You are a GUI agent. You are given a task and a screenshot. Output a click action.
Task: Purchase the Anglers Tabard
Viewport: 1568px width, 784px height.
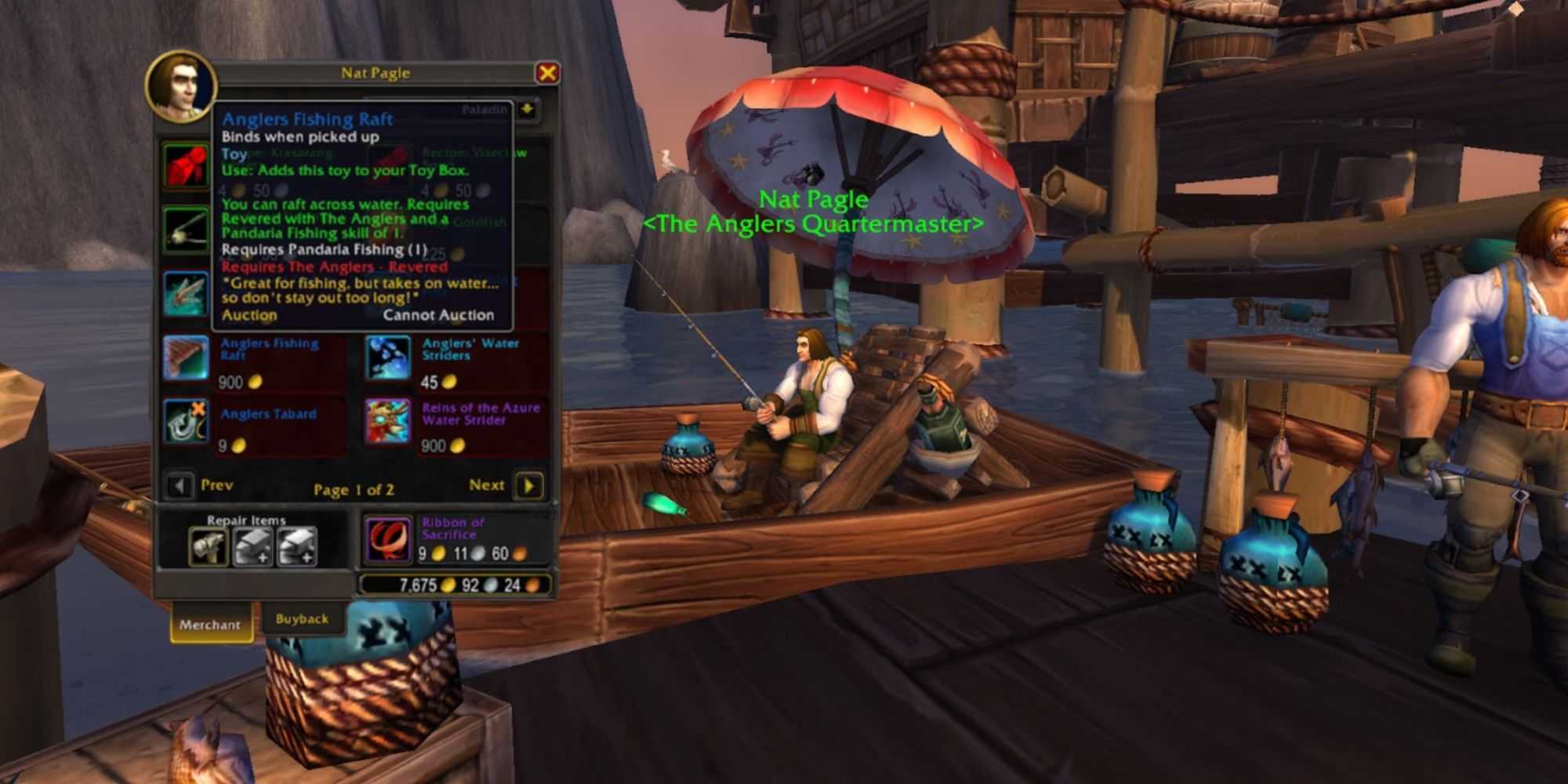pos(186,421)
